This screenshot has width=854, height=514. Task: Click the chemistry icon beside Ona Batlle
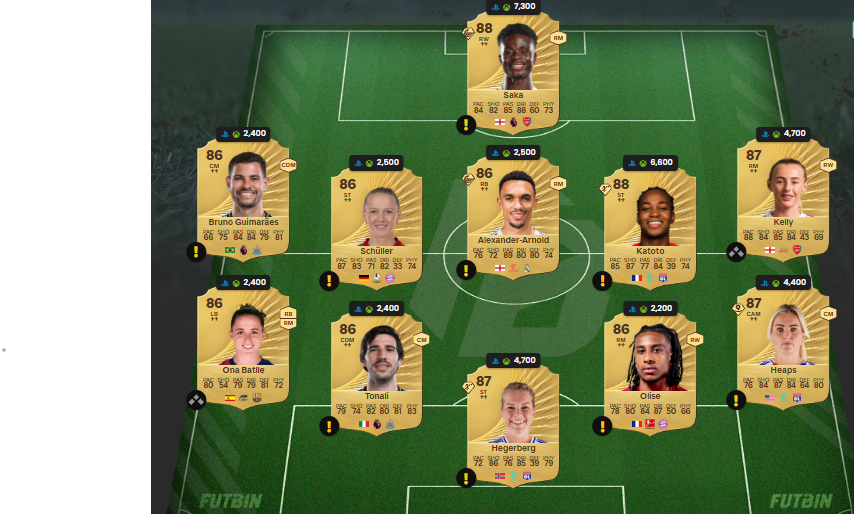196,400
